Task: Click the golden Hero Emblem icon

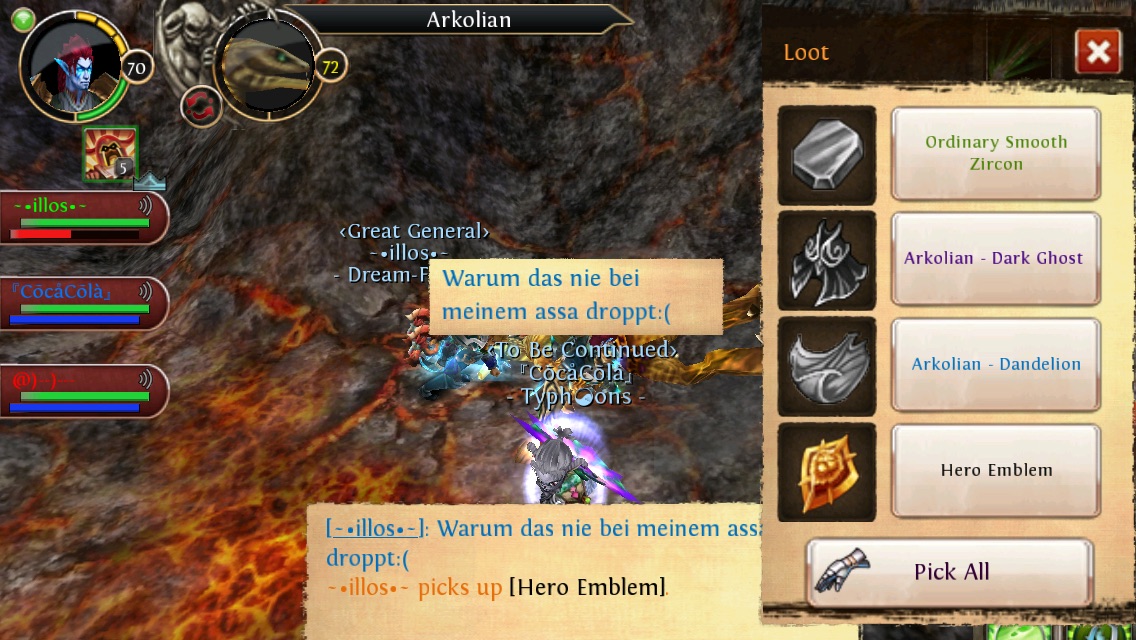Action: [x=826, y=472]
